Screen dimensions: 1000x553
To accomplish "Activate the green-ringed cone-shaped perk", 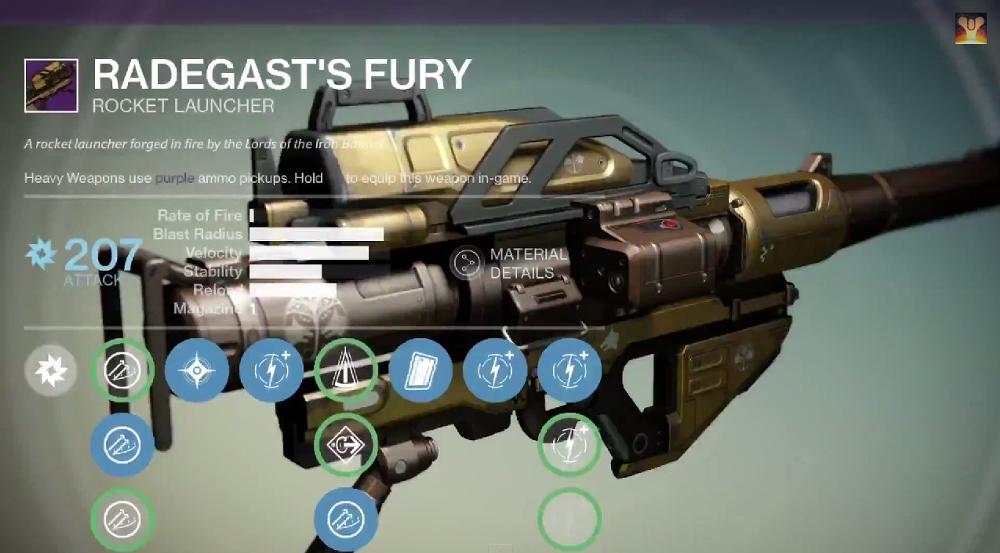I will [345, 371].
